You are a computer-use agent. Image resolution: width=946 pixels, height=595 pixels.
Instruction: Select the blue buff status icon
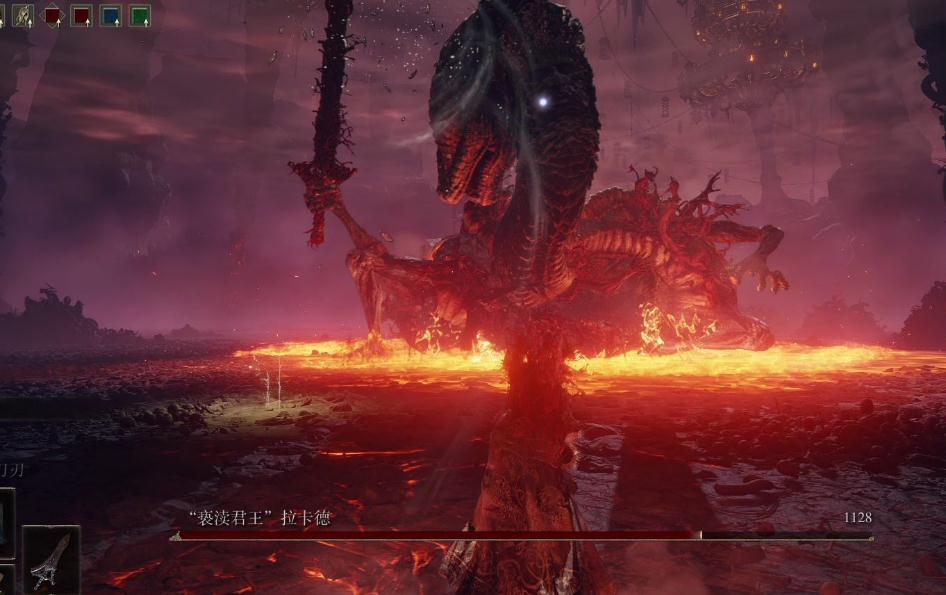110,16
